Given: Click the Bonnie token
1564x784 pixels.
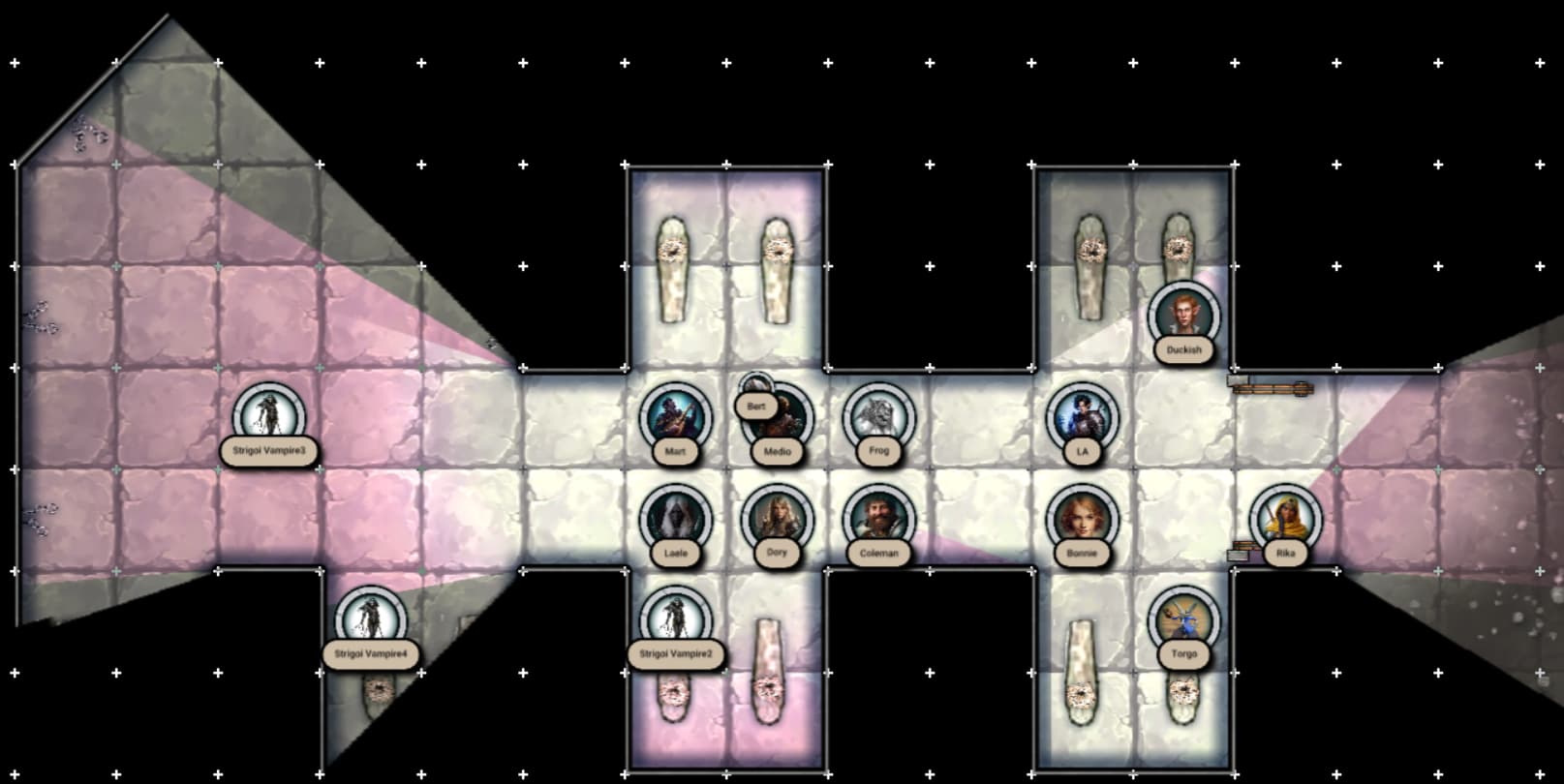Looking at the screenshot, I should click(1082, 520).
